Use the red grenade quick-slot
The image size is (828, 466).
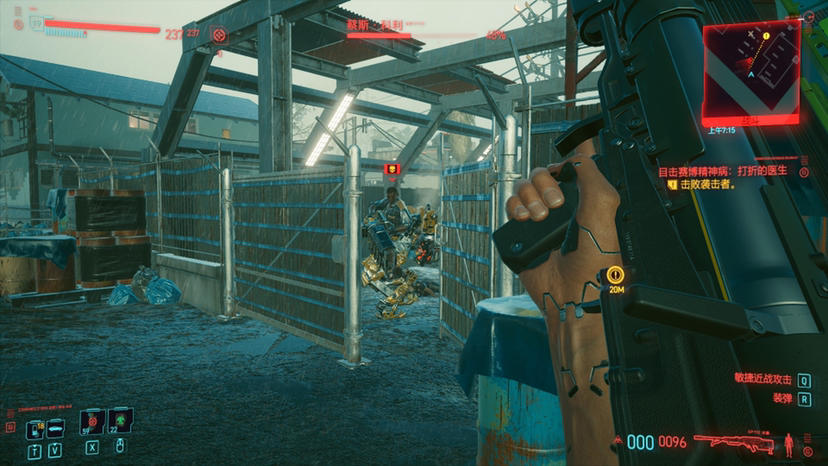[x=92, y=421]
